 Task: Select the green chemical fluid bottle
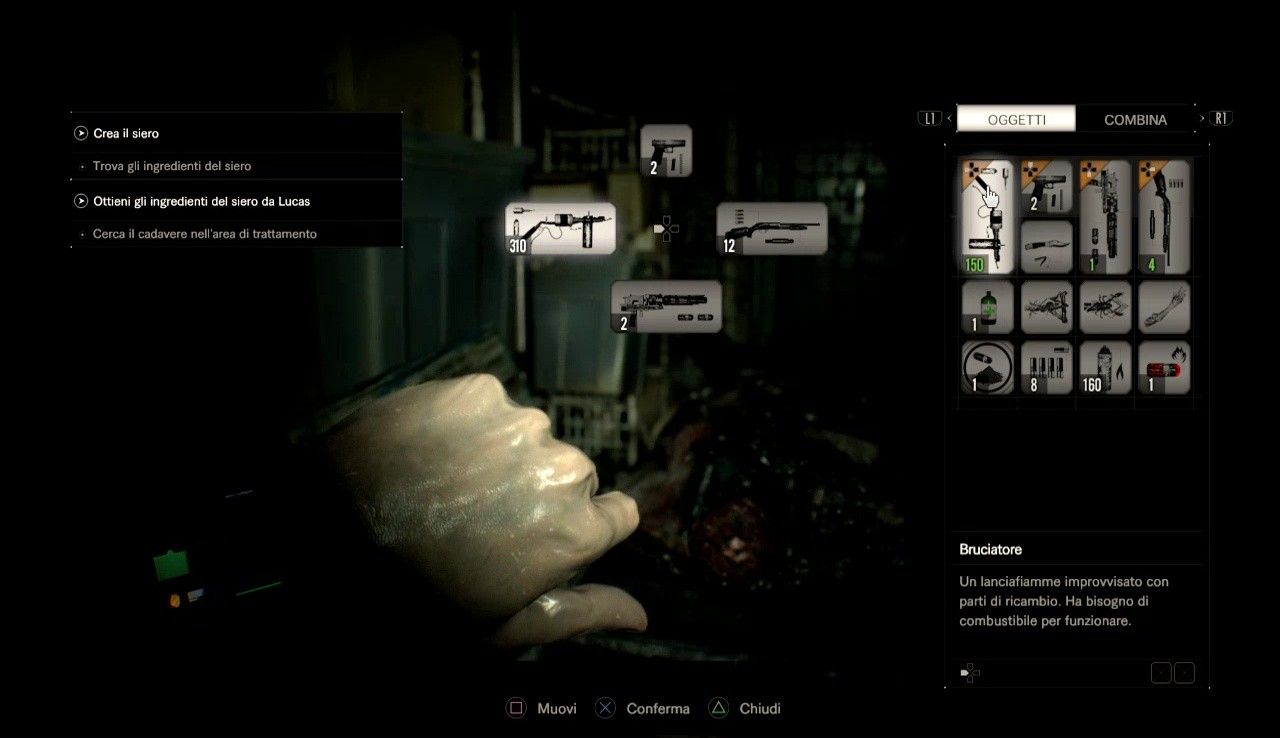[987, 307]
